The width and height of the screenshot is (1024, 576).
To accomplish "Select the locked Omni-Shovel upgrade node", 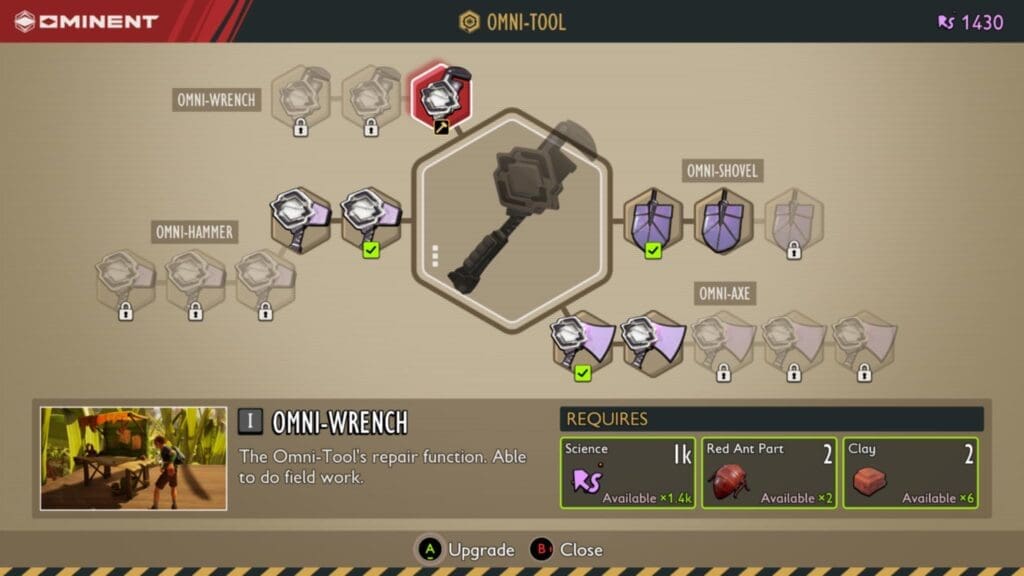I will pyautogui.click(x=794, y=220).
